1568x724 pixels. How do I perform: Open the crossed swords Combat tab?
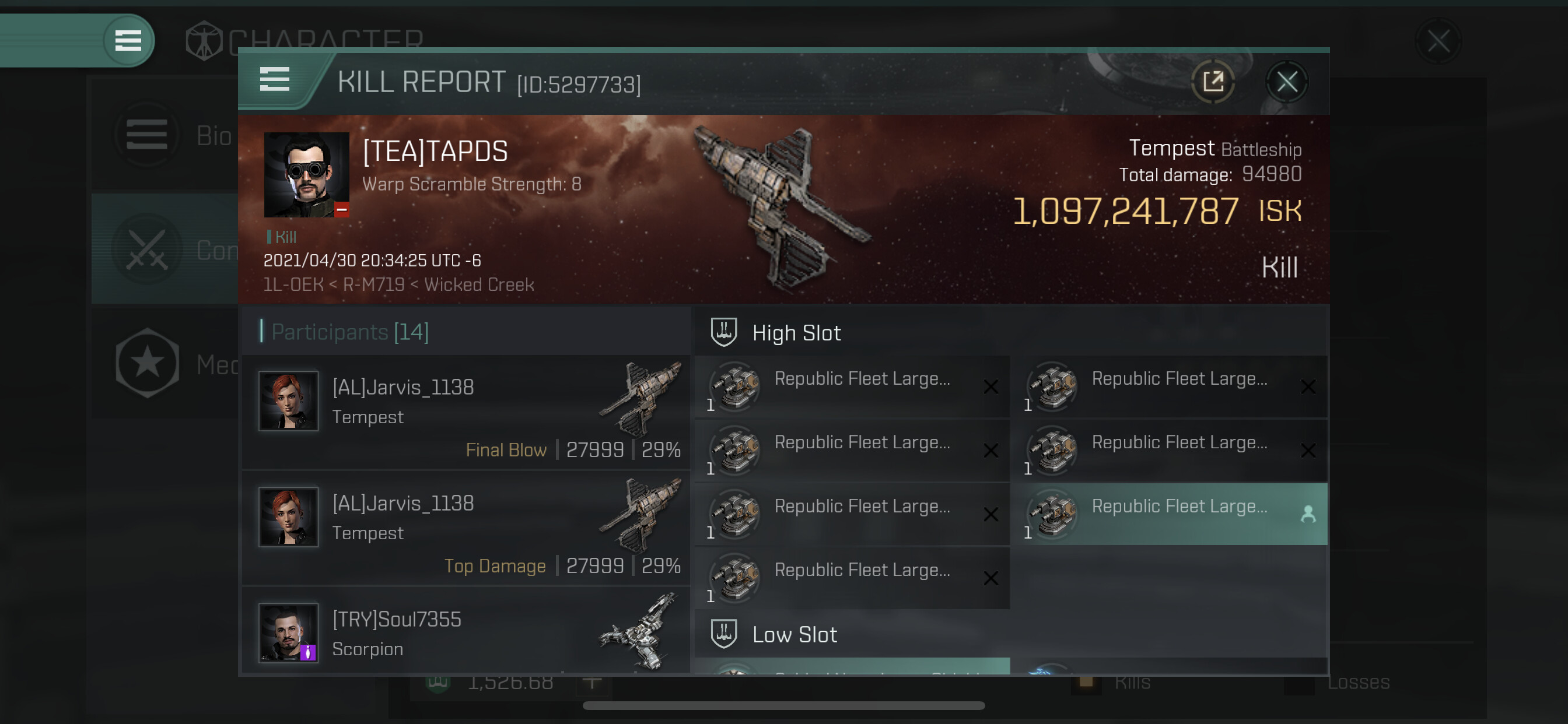[x=164, y=249]
